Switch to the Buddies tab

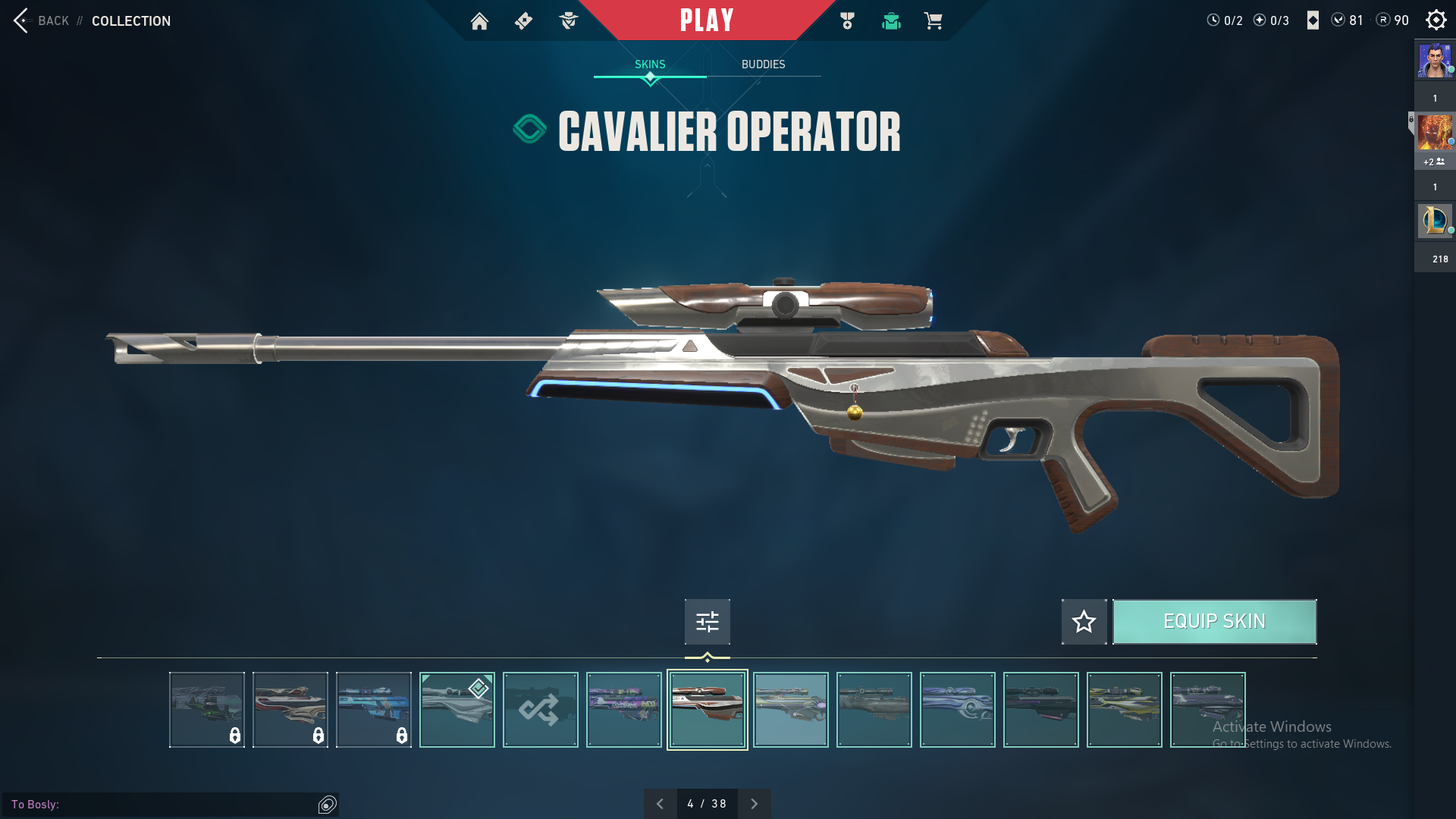pyautogui.click(x=763, y=64)
